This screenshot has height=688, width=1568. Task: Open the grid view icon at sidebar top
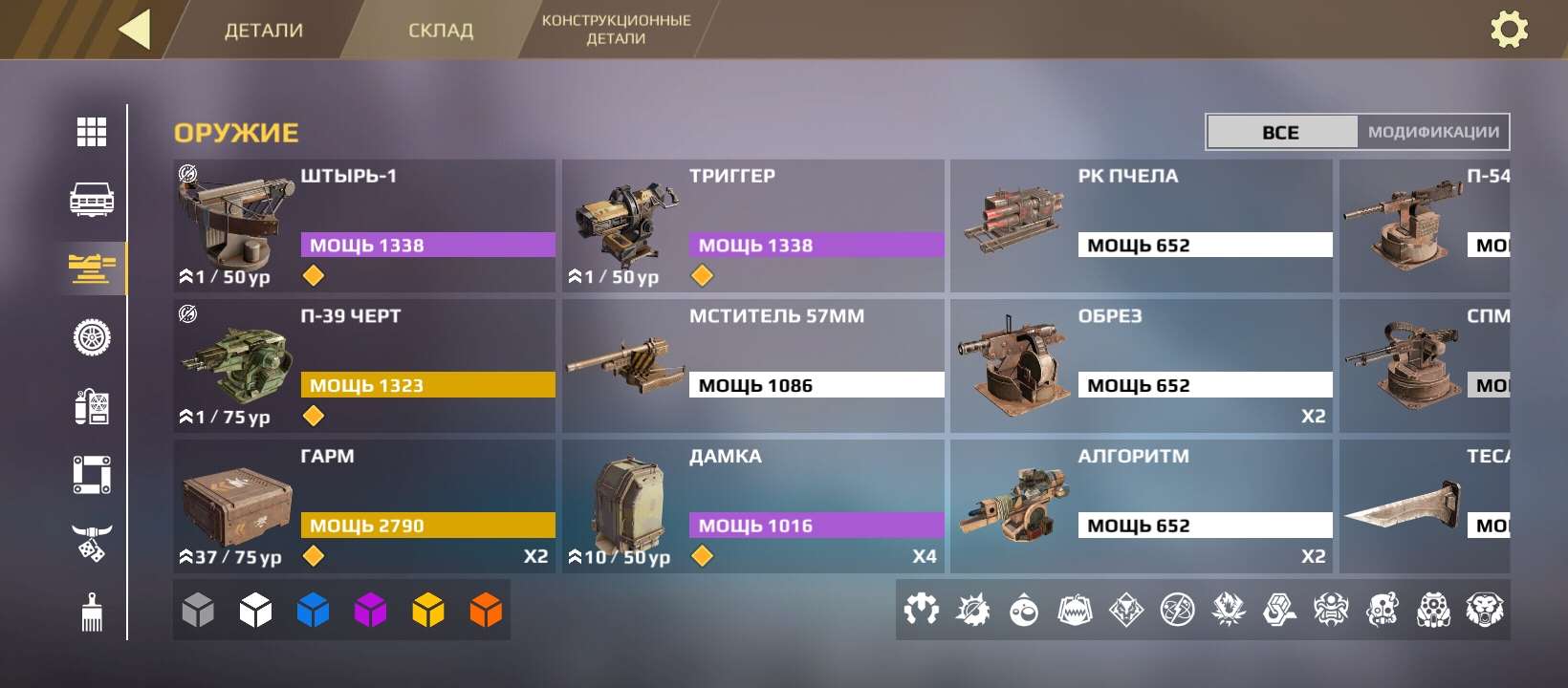(x=92, y=131)
